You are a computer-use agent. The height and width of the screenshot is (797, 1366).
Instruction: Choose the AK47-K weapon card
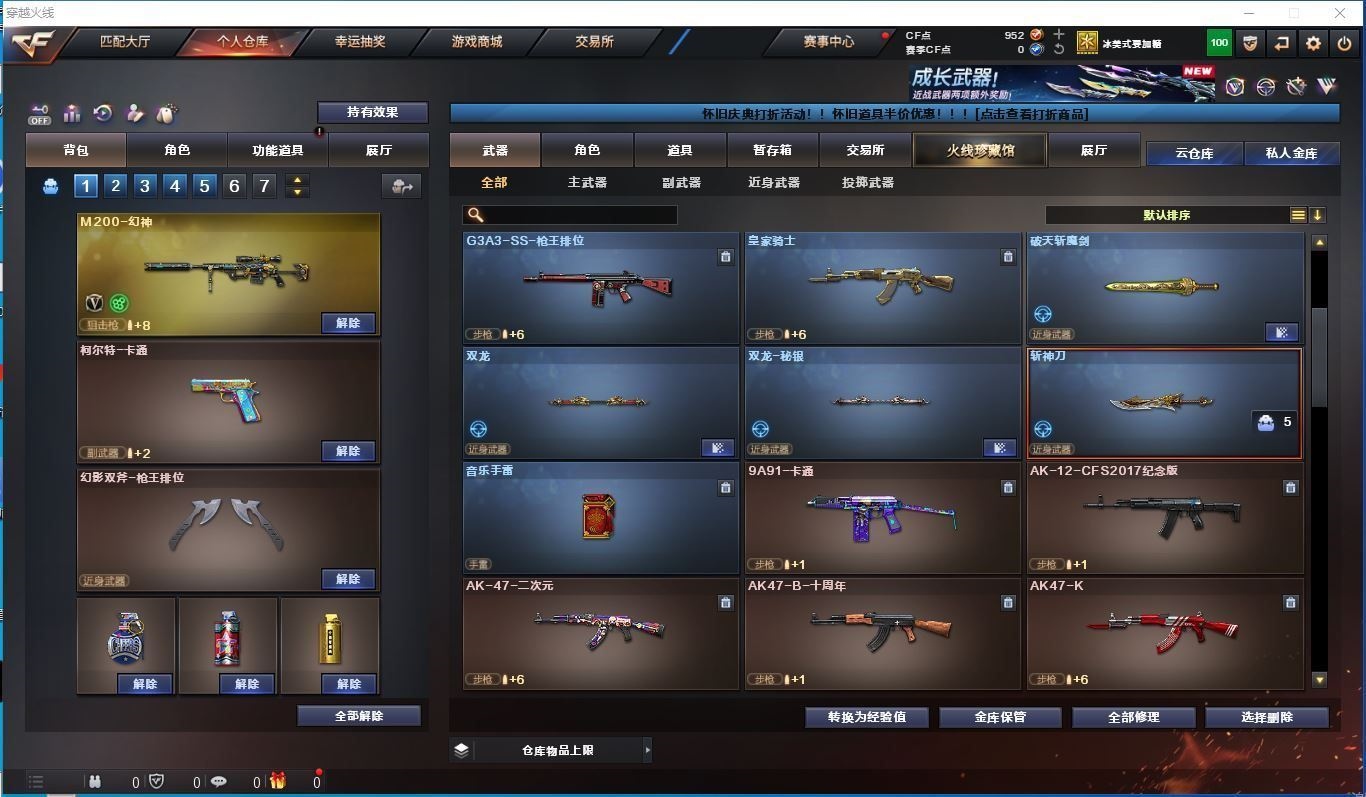tap(1165, 633)
